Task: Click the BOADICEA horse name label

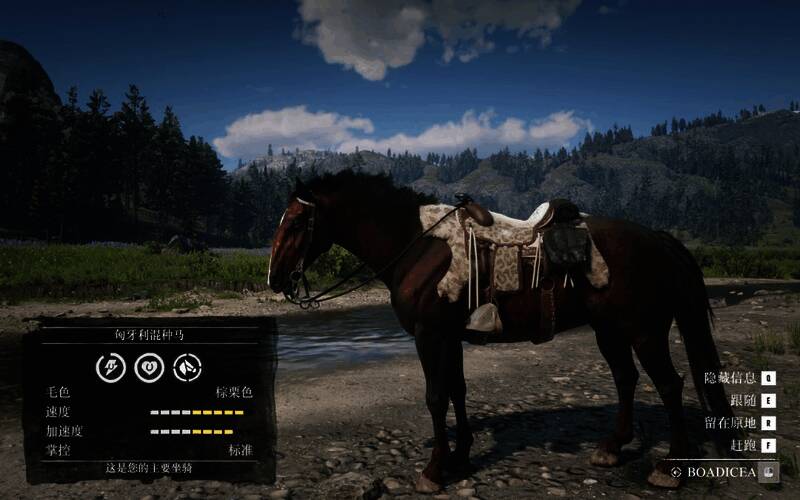Action: coord(720,471)
